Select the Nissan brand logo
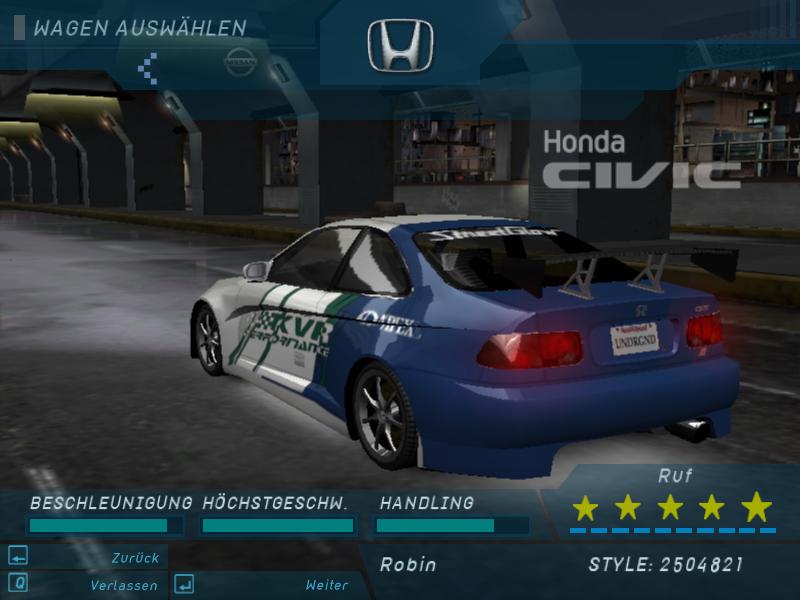The height and width of the screenshot is (600, 800). click(x=240, y=62)
